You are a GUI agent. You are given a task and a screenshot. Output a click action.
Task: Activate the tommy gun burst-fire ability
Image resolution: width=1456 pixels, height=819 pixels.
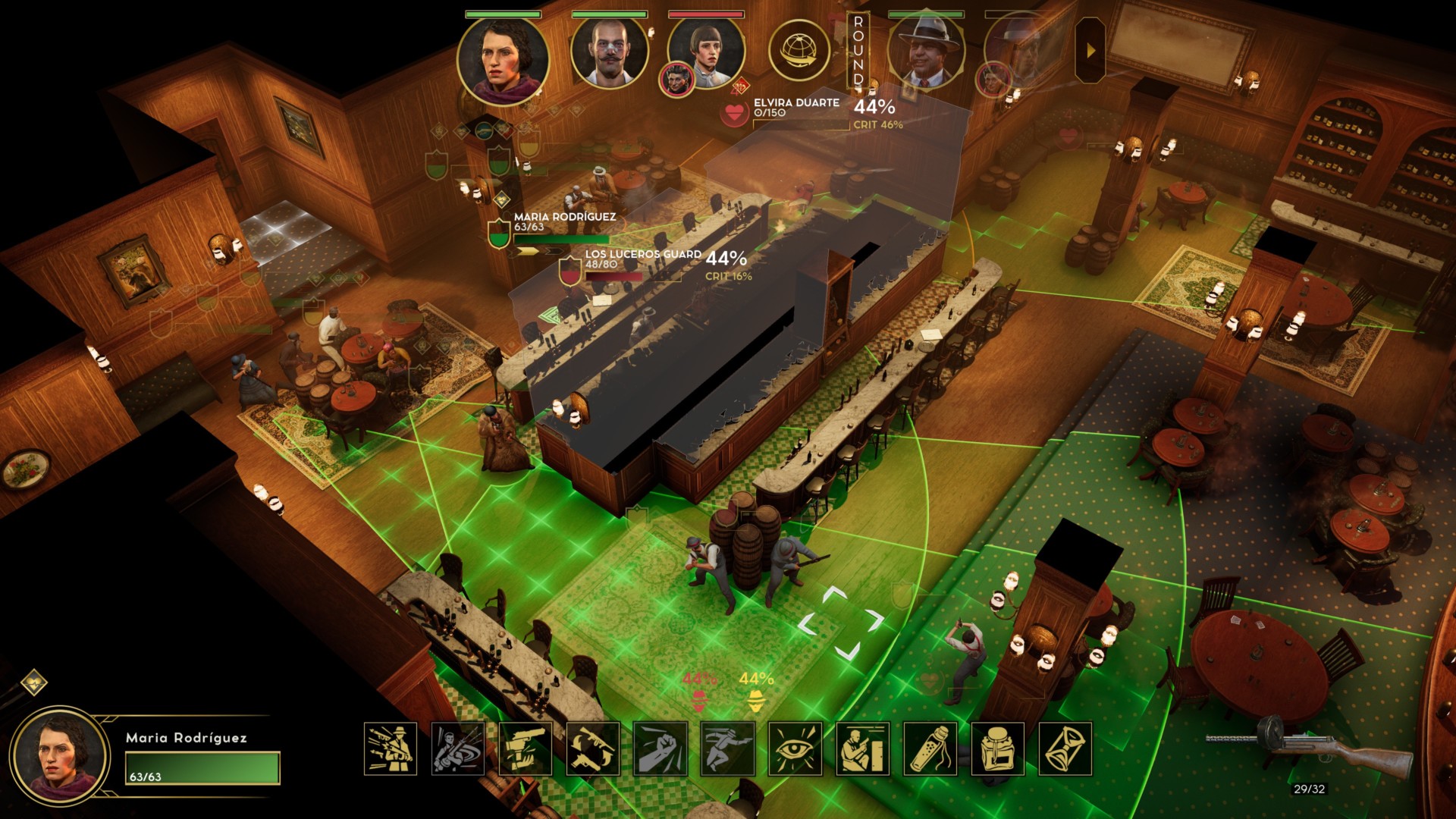pyautogui.click(x=391, y=748)
